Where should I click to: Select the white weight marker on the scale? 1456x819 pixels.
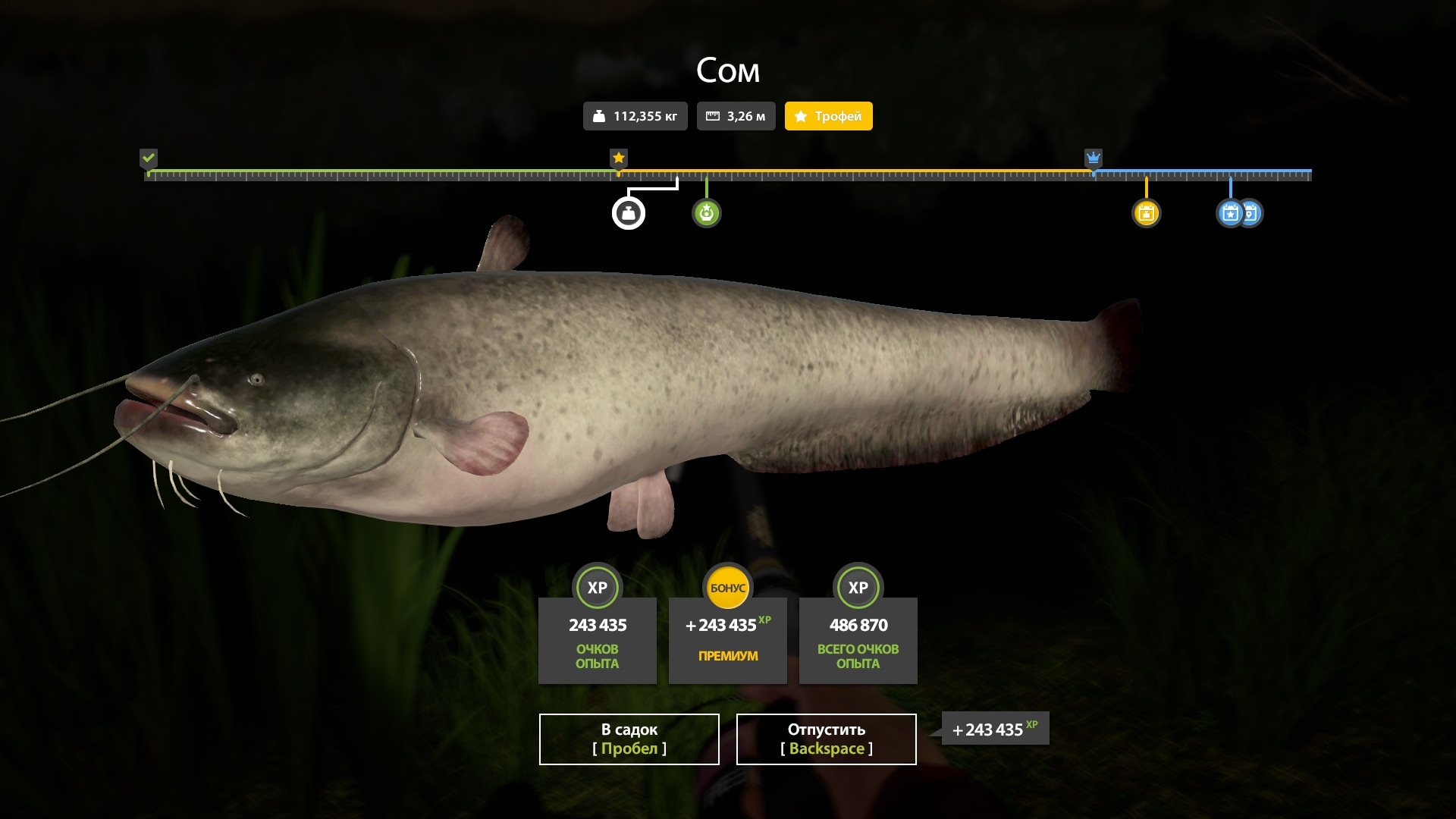[x=629, y=214]
